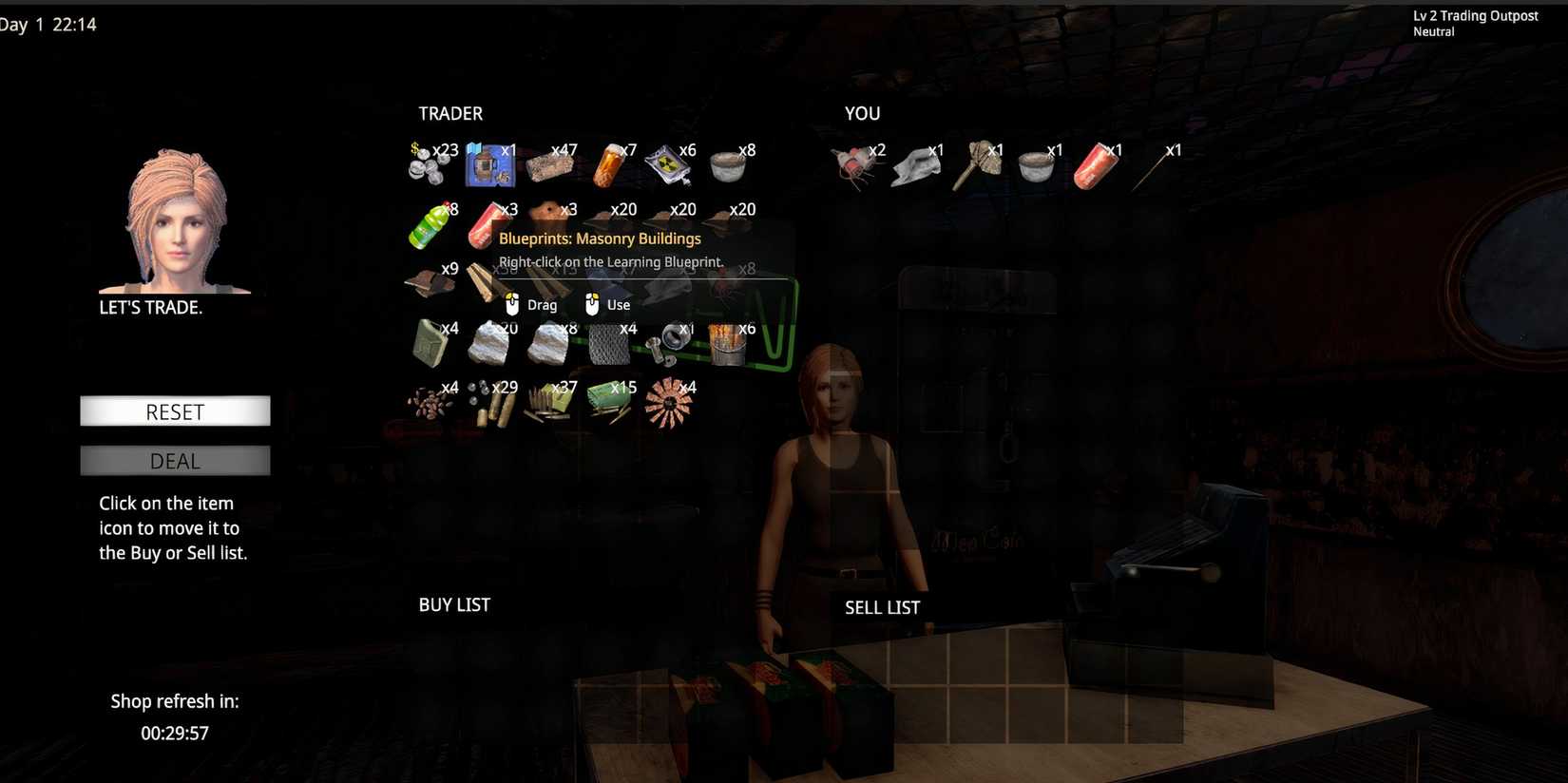Click the blueprint item in trader inventory
The image size is (1568, 783).
point(489,163)
